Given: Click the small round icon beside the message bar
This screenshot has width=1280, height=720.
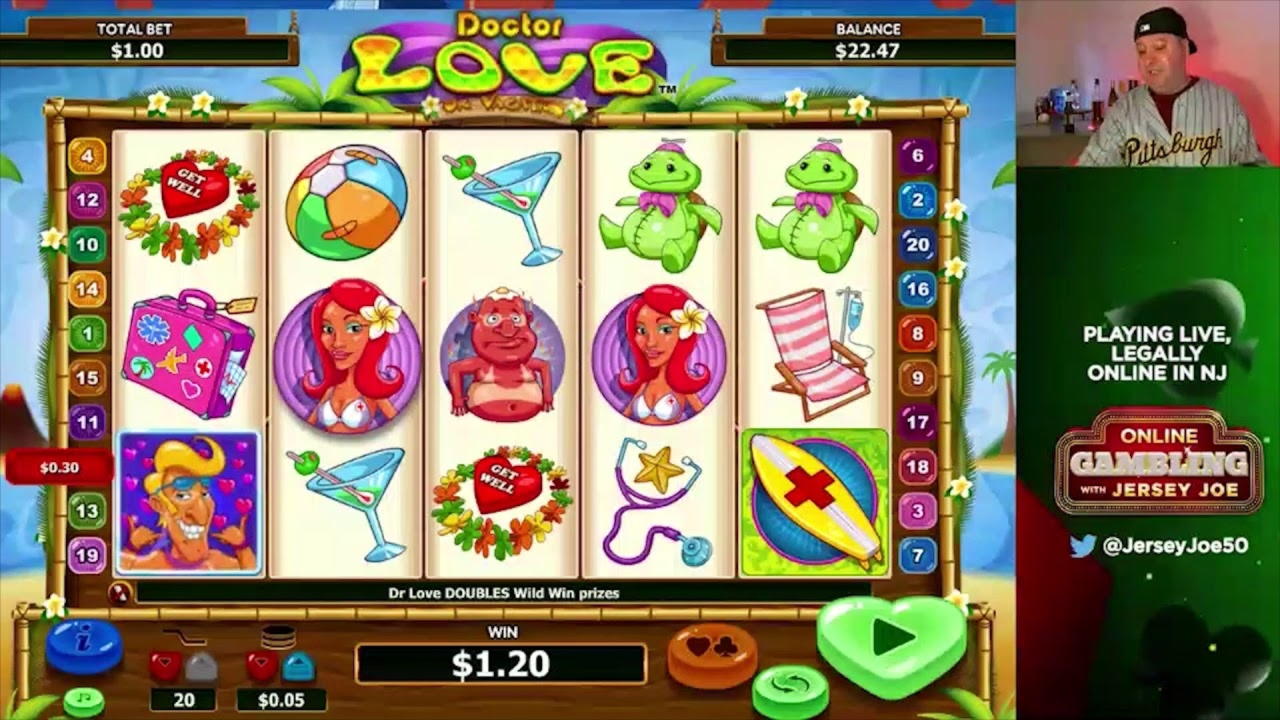Looking at the screenshot, I should click(119, 593).
